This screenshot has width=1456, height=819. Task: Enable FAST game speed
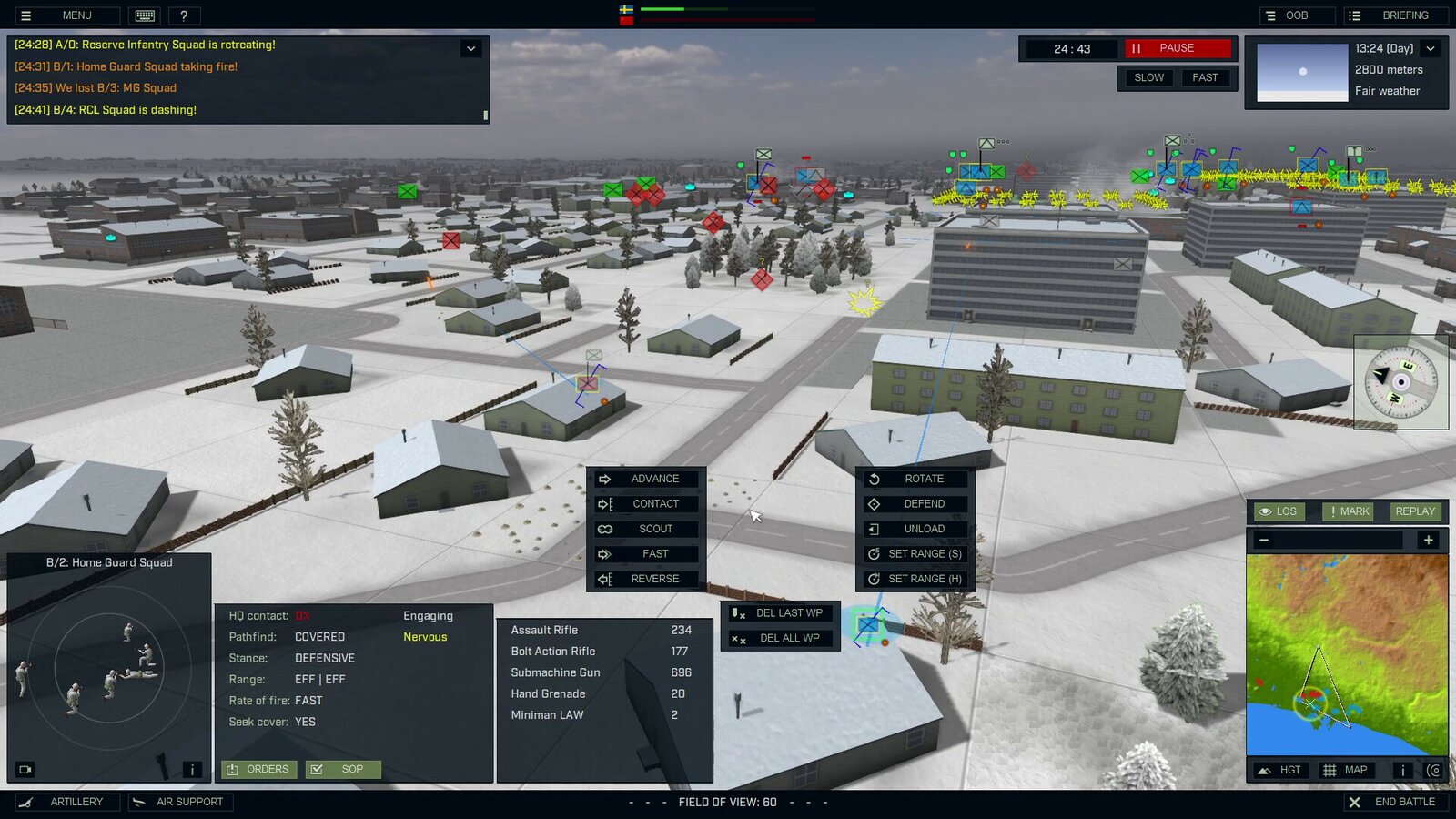coord(1206,77)
